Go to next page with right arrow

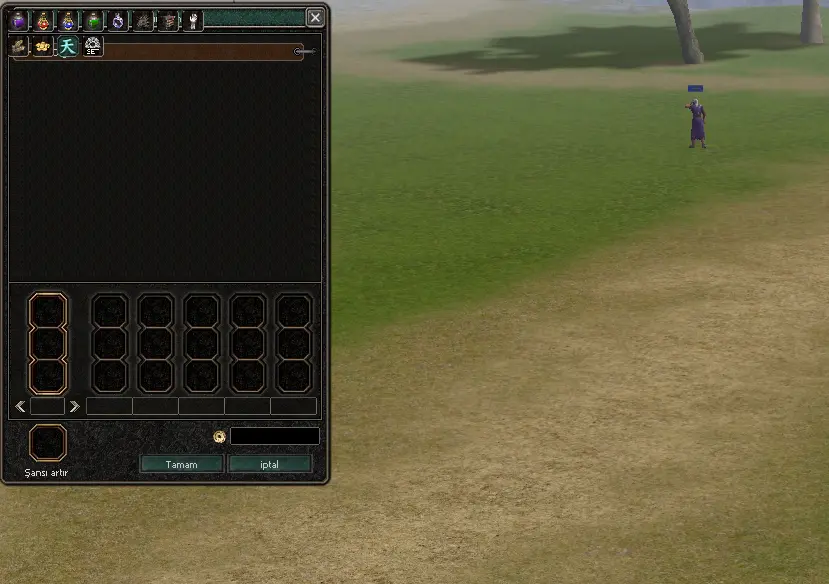click(x=74, y=406)
